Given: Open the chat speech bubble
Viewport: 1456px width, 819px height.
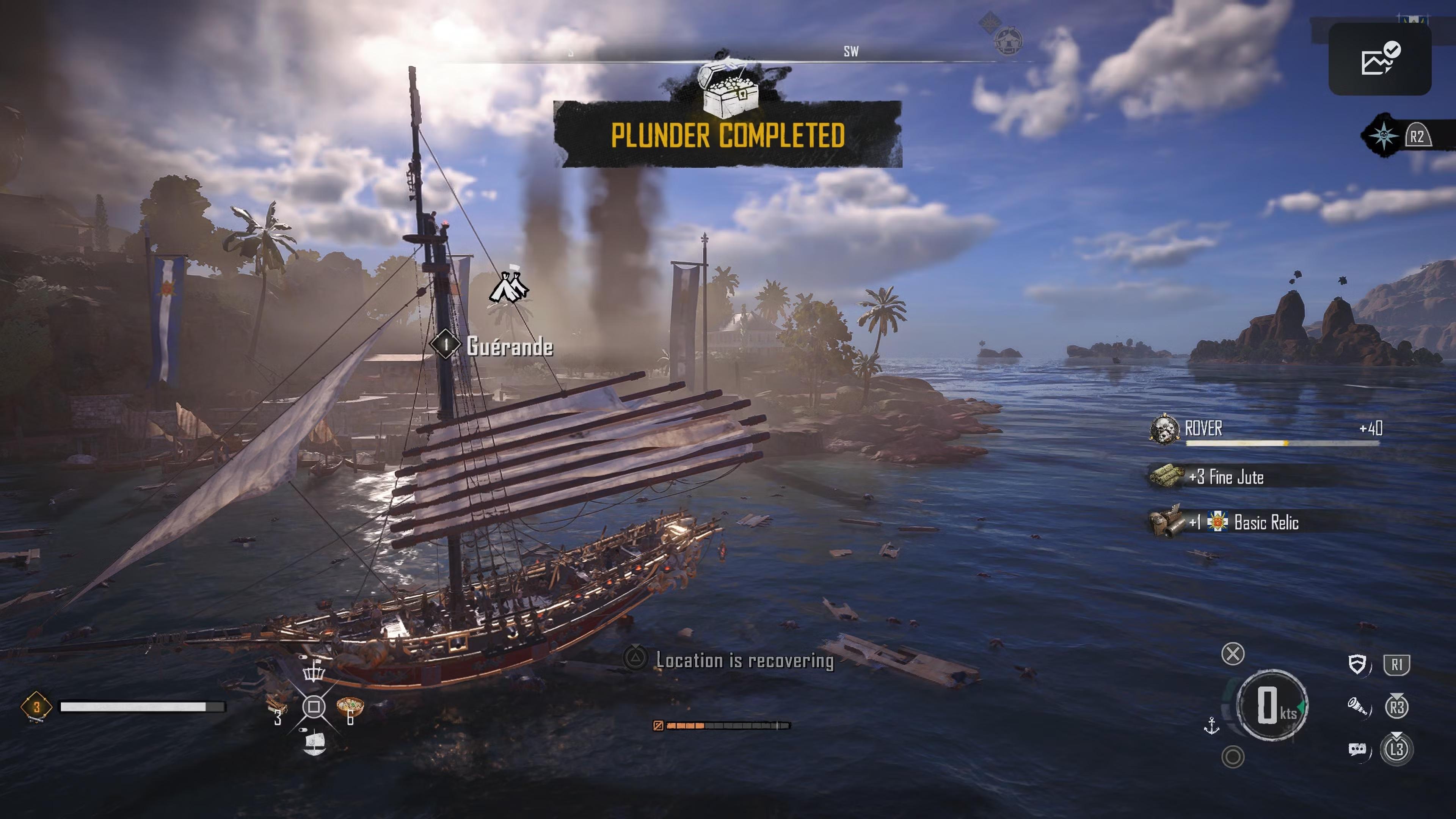Looking at the screenshot, I should [x=1357, y=750].
